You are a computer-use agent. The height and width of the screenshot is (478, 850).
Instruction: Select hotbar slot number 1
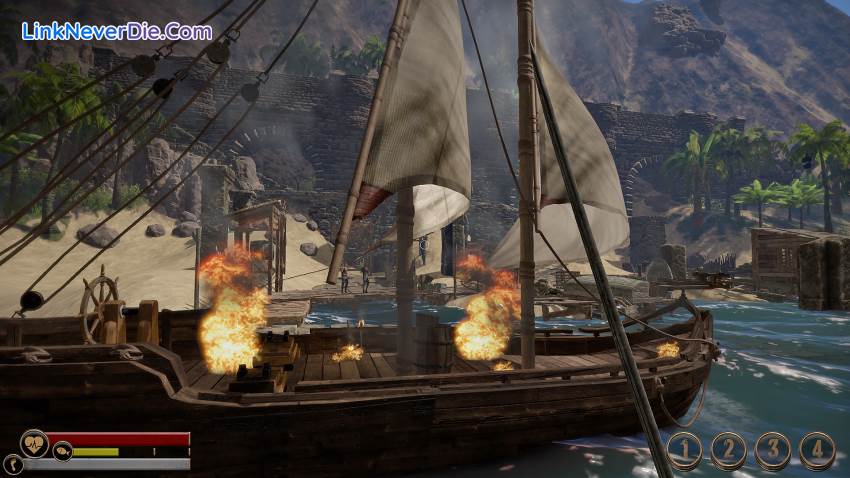tap(684, 450)
